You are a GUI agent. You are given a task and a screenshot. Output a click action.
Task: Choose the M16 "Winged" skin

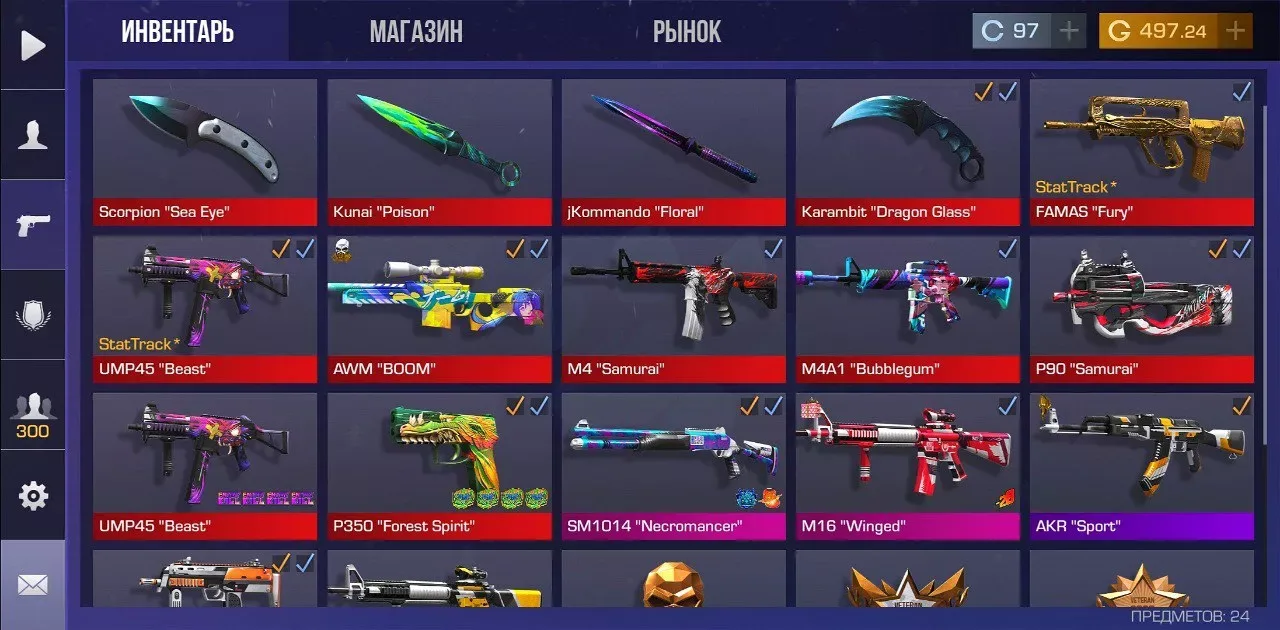[907, 466]
